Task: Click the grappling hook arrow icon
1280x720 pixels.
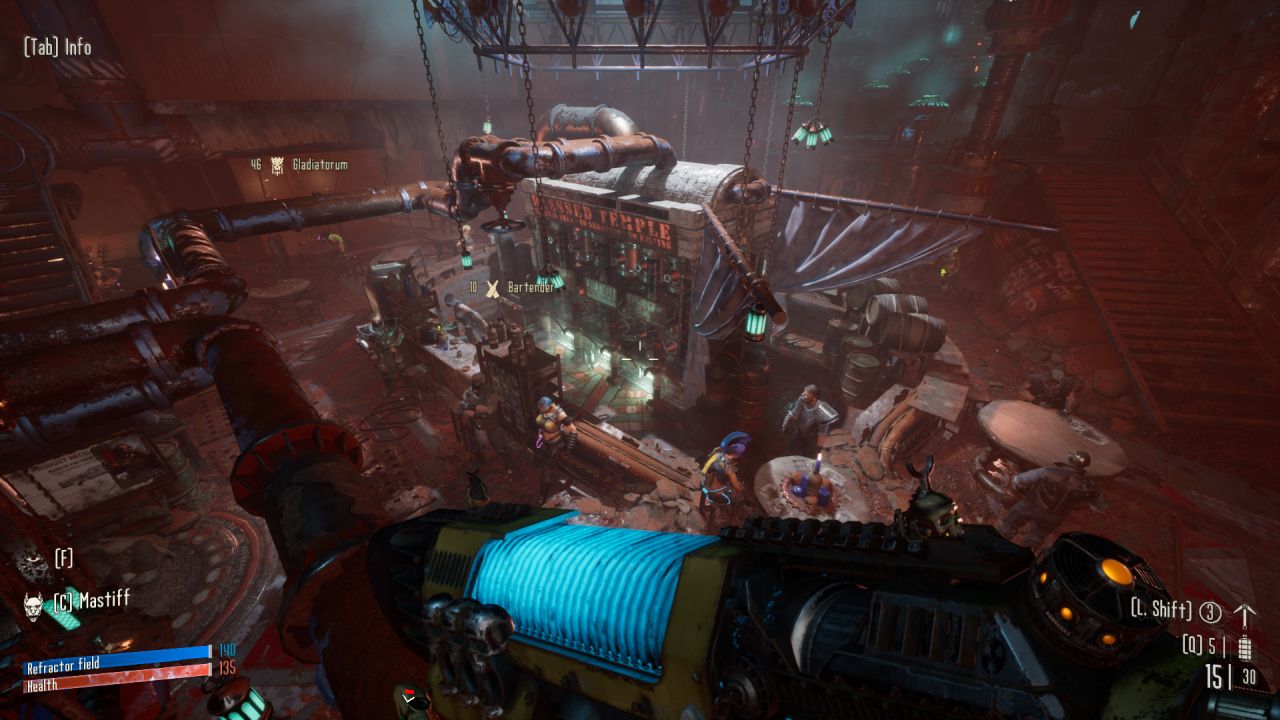Action: pos(1245,612)
